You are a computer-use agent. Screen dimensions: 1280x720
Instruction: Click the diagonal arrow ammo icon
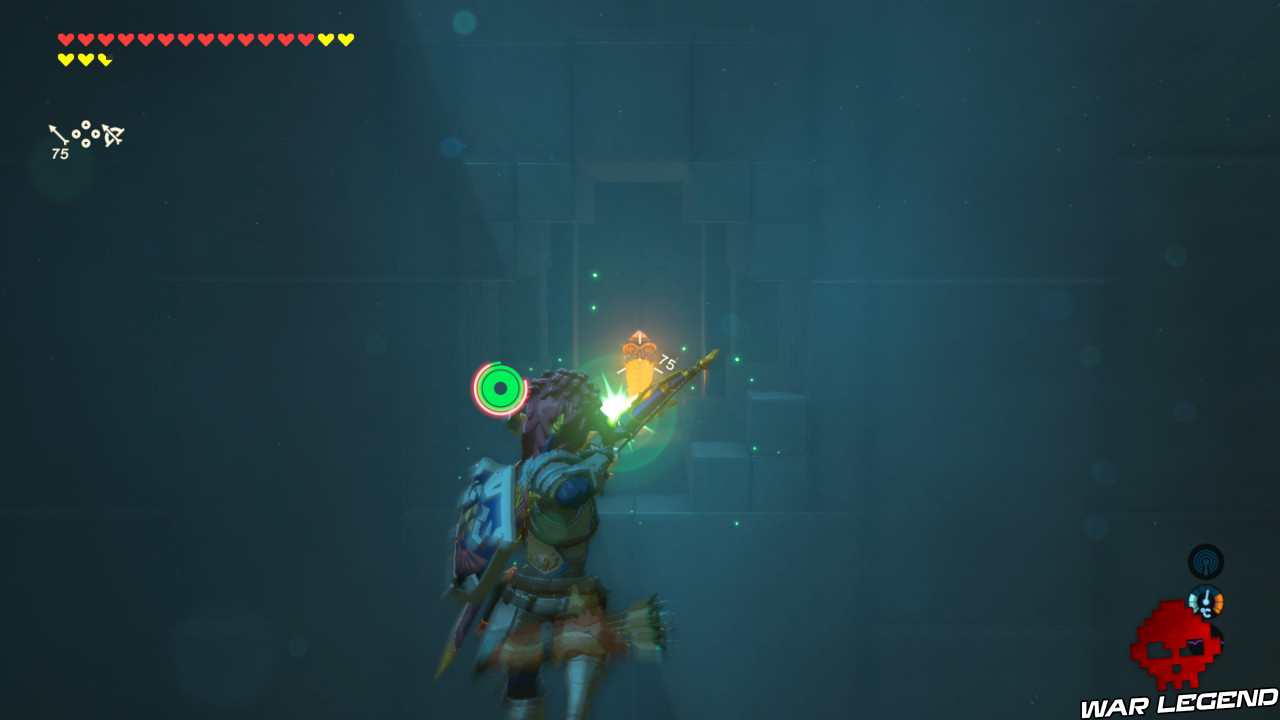tap(56, 132)
